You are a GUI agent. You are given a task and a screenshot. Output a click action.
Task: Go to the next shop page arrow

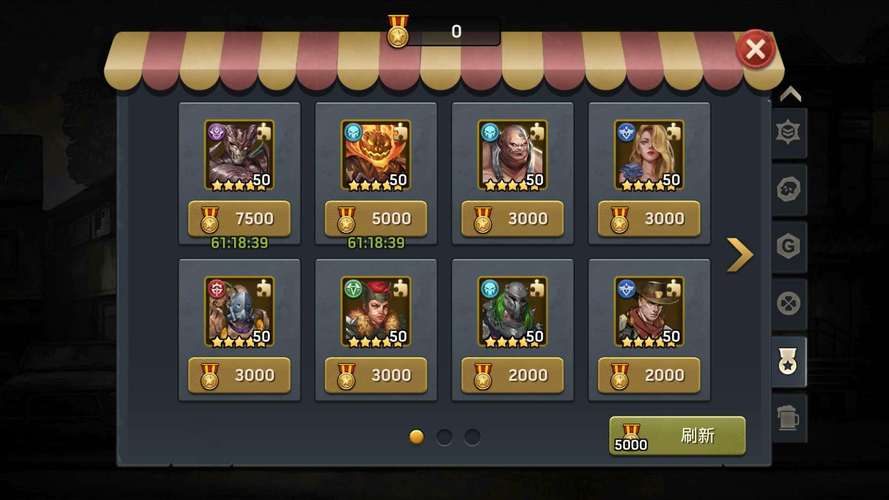(x=739, y=255)
